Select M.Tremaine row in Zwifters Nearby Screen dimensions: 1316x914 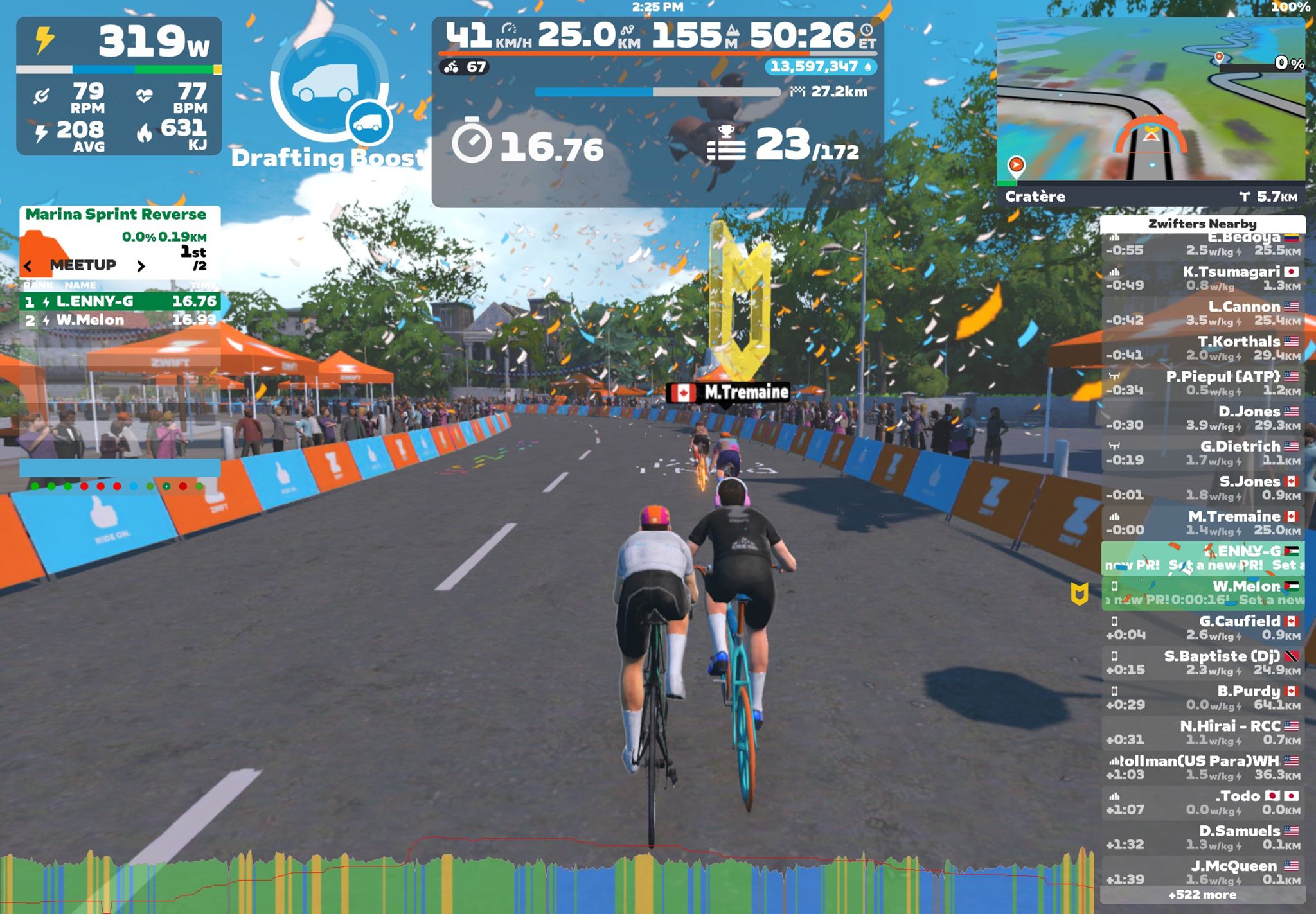(1202, 523)
